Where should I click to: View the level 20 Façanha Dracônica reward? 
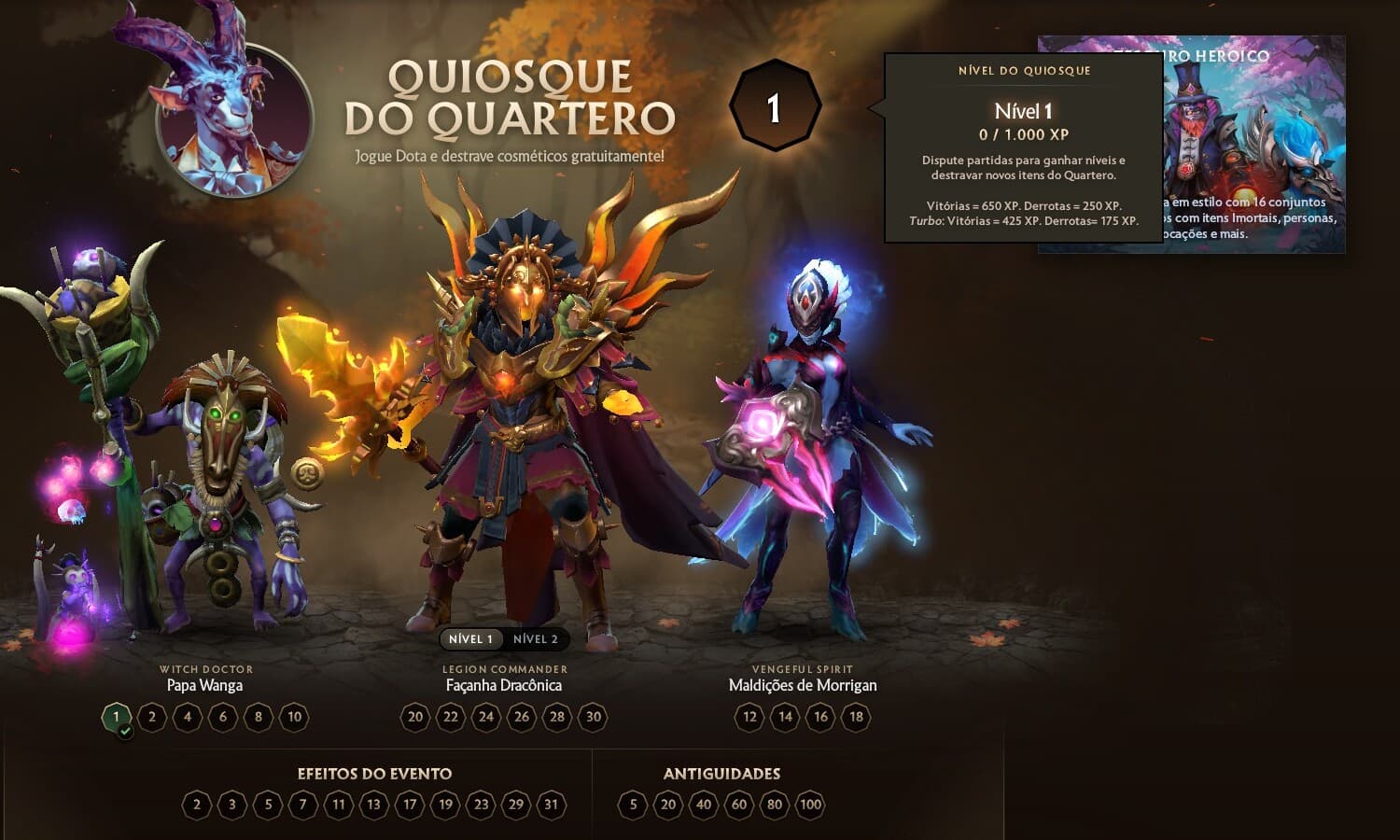[414, 718]
